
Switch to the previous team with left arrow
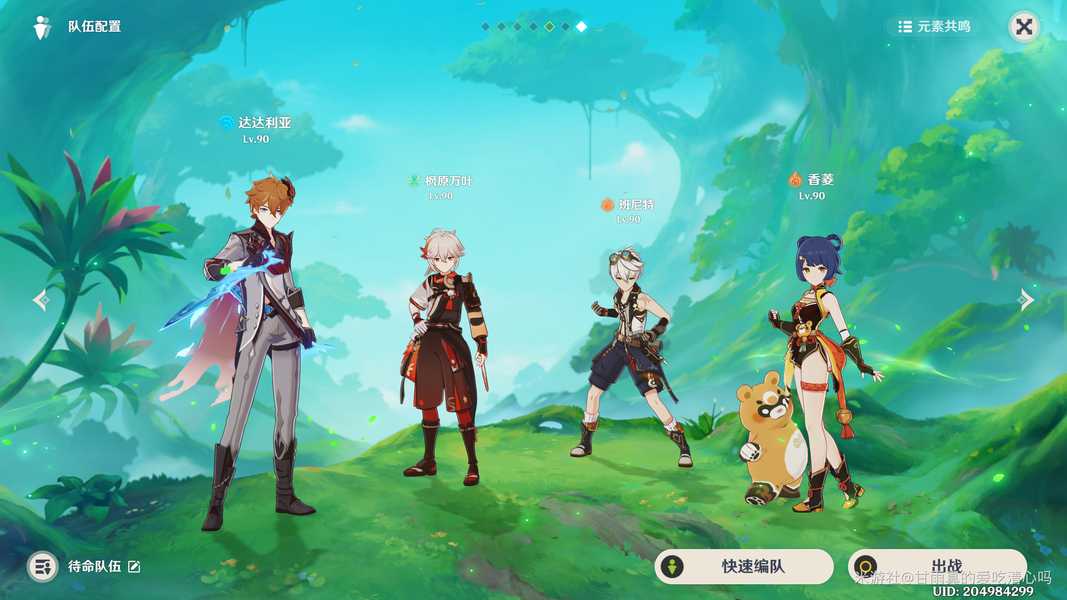(x=41, y=299)
